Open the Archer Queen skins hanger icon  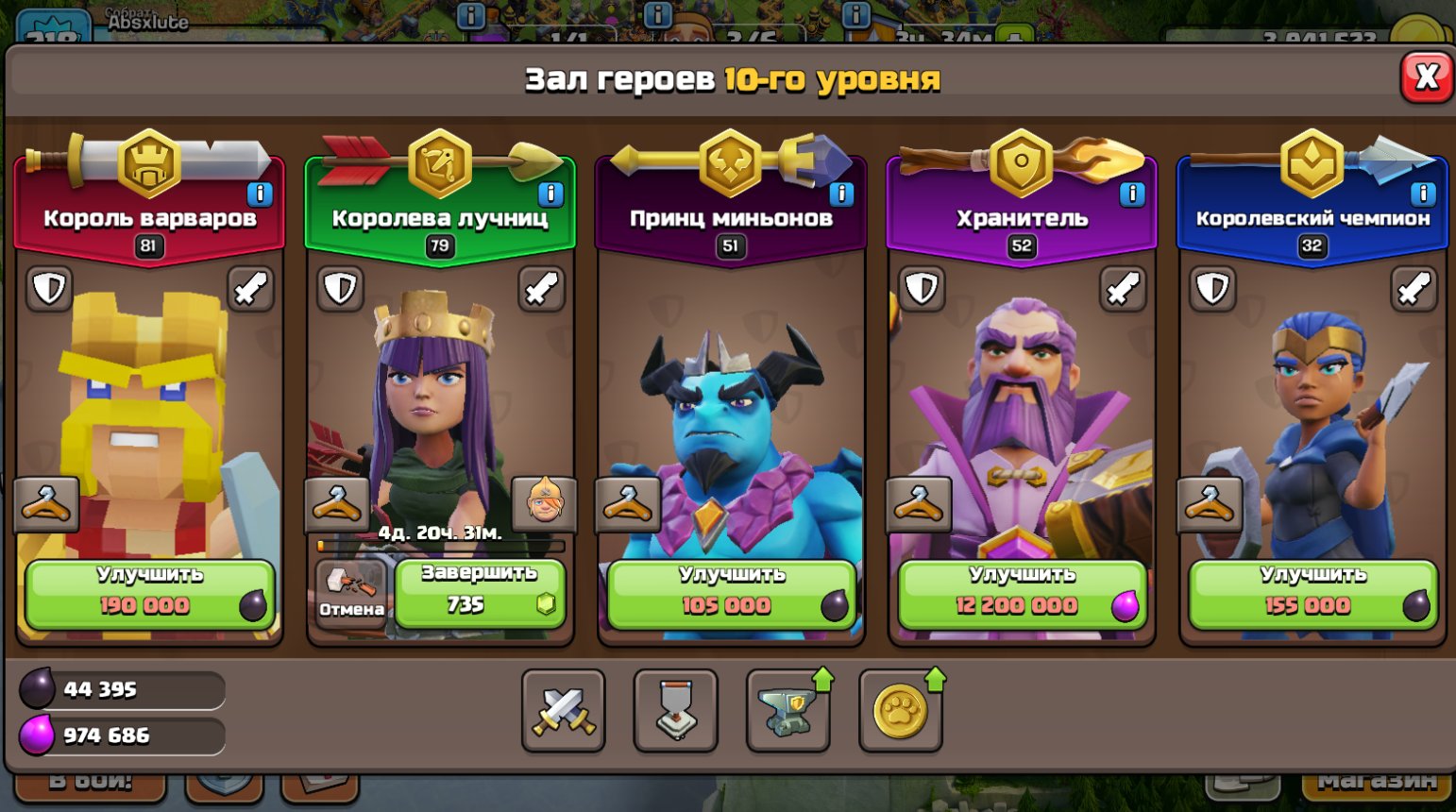[x=338, y=503]
